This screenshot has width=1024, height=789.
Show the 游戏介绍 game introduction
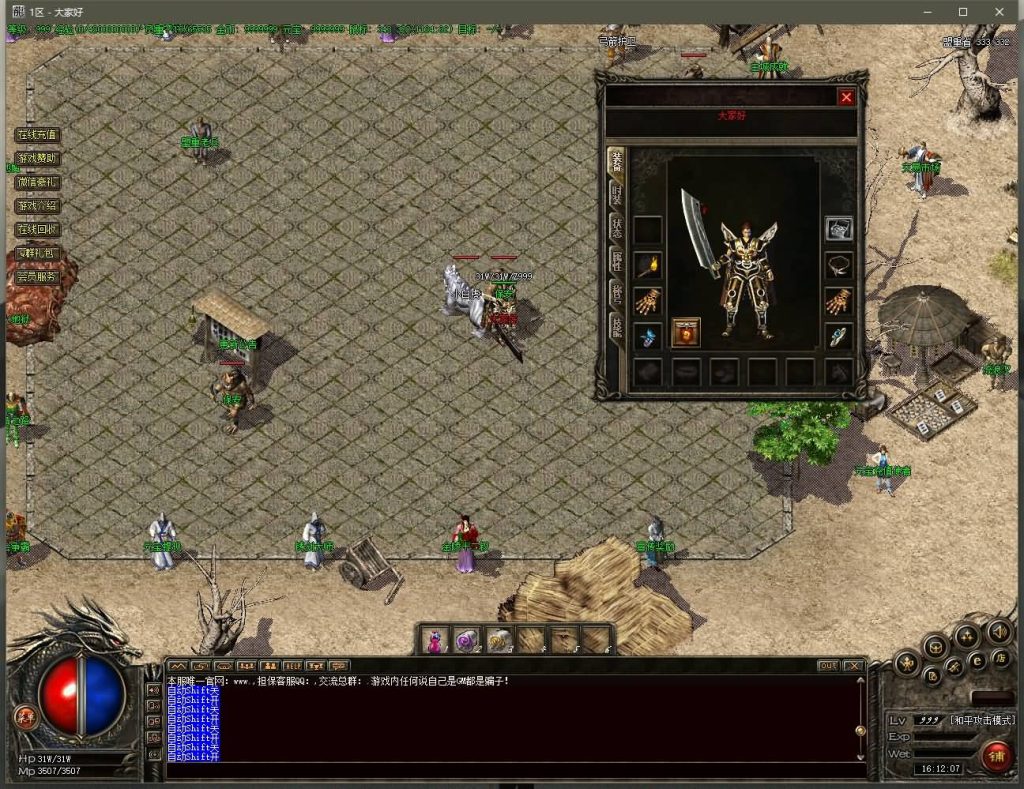click(37, 206)
